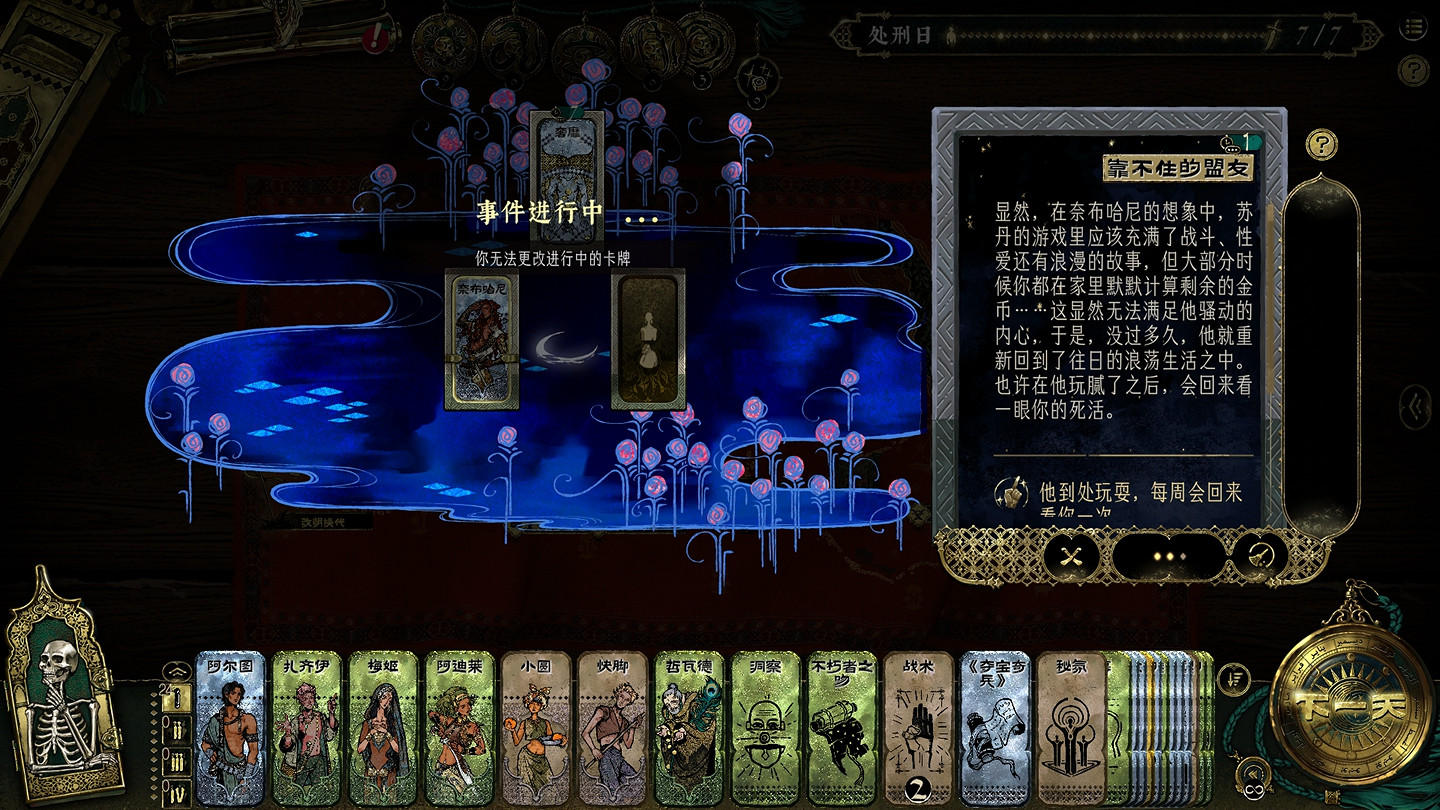1440x810 pixels.
Task: Toggle the Roman numeral II card filter
Action: pyautogui.click(x=177, y=729)
